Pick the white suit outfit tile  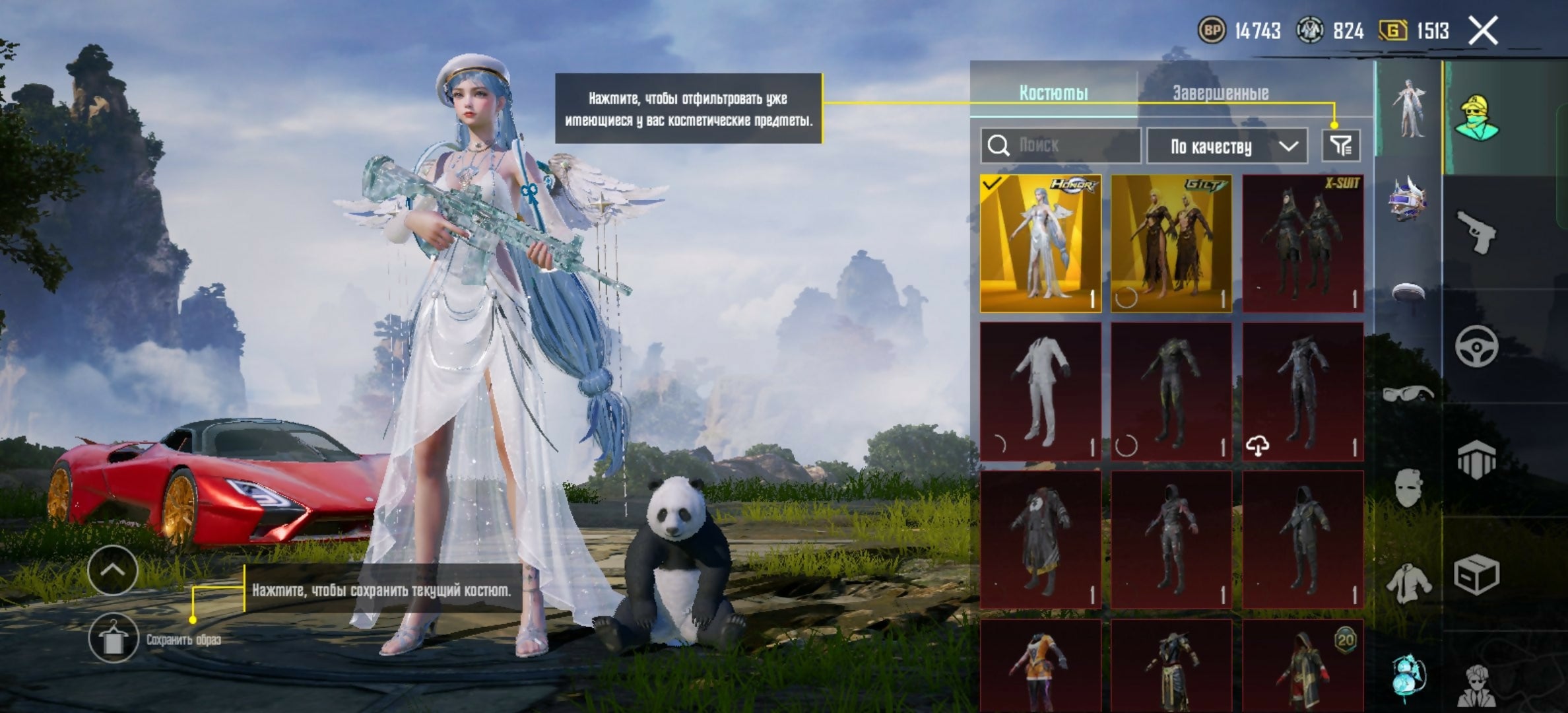click(x=1040, y=391)
